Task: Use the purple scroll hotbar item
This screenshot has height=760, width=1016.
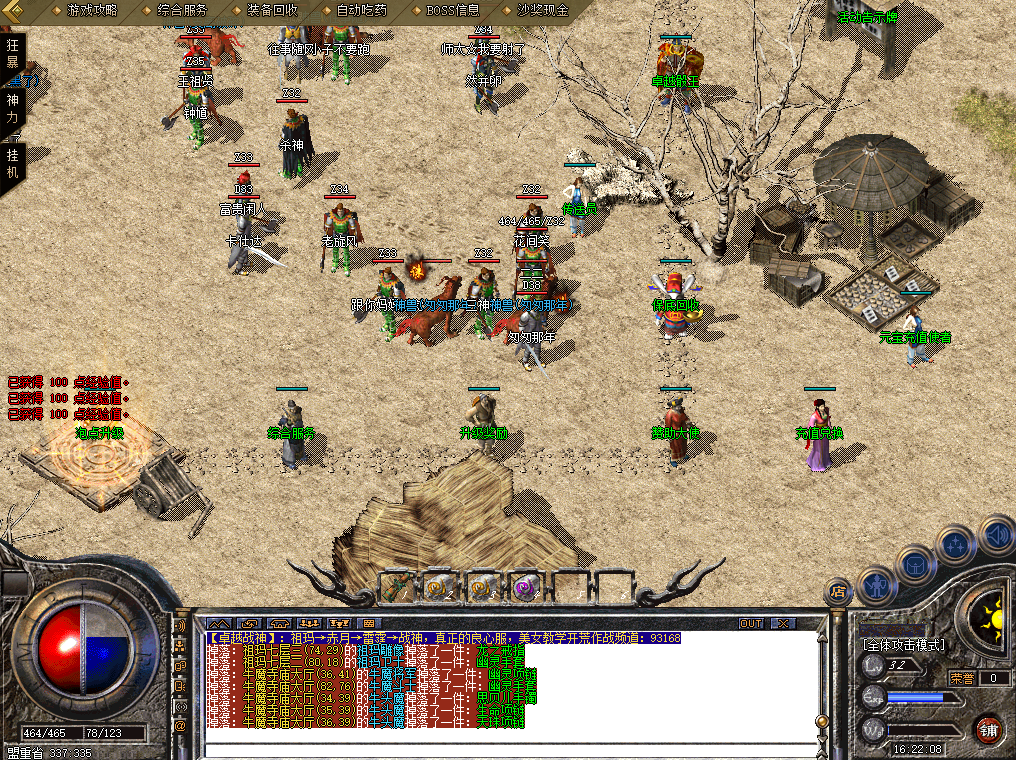Action: click(524, 587)
